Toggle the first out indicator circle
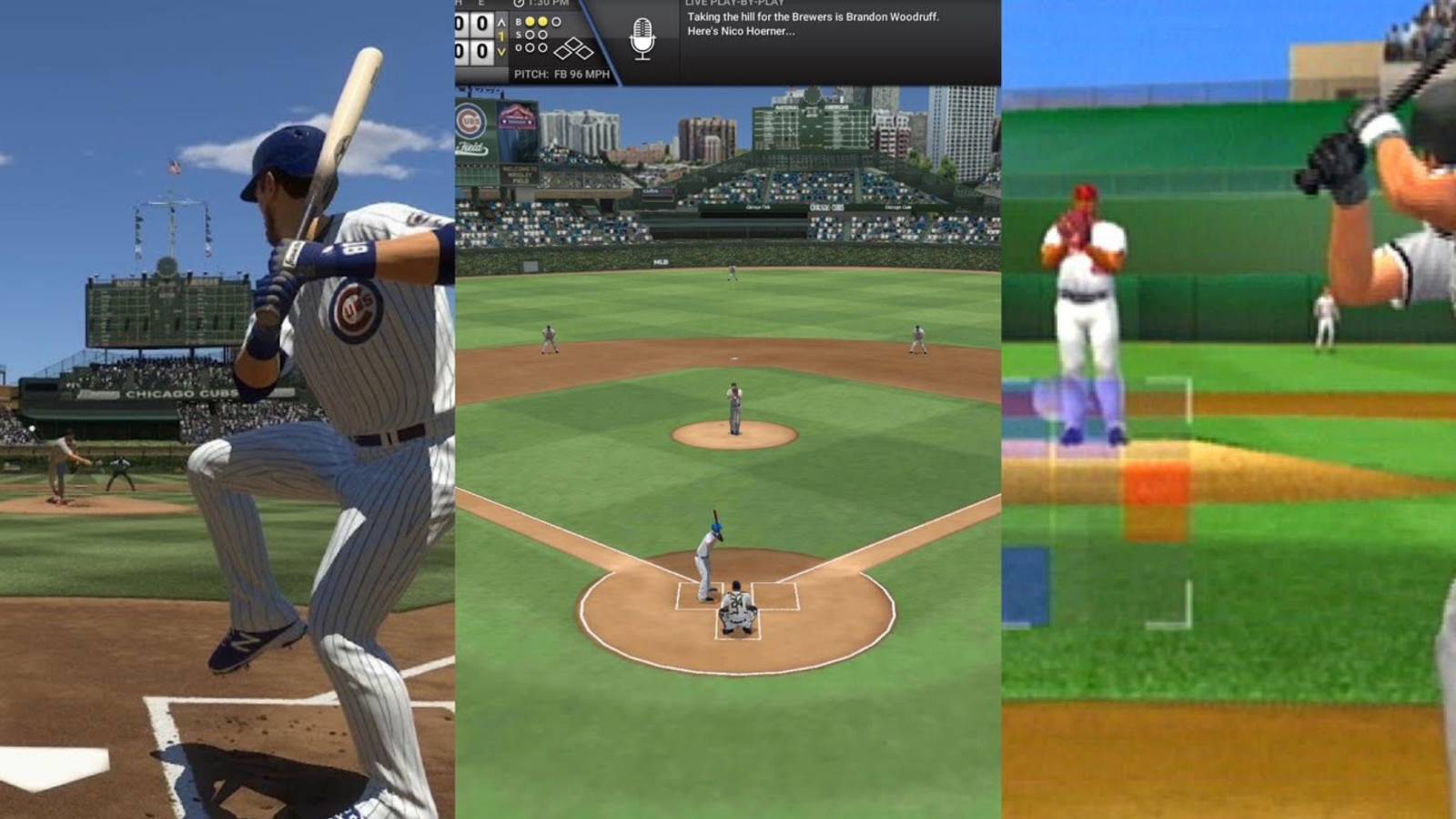Viewport: 1456px width, 819px height. pyautogui.click(x=530, y=47)
